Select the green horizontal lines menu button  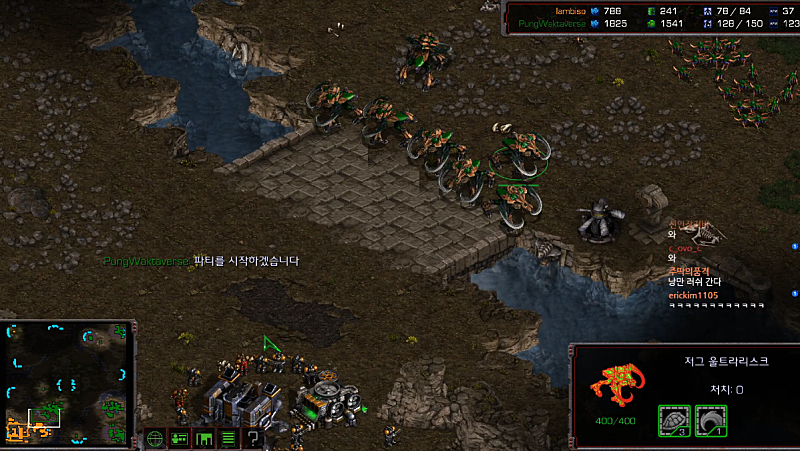pyautogui.click(x=228, y=438)
